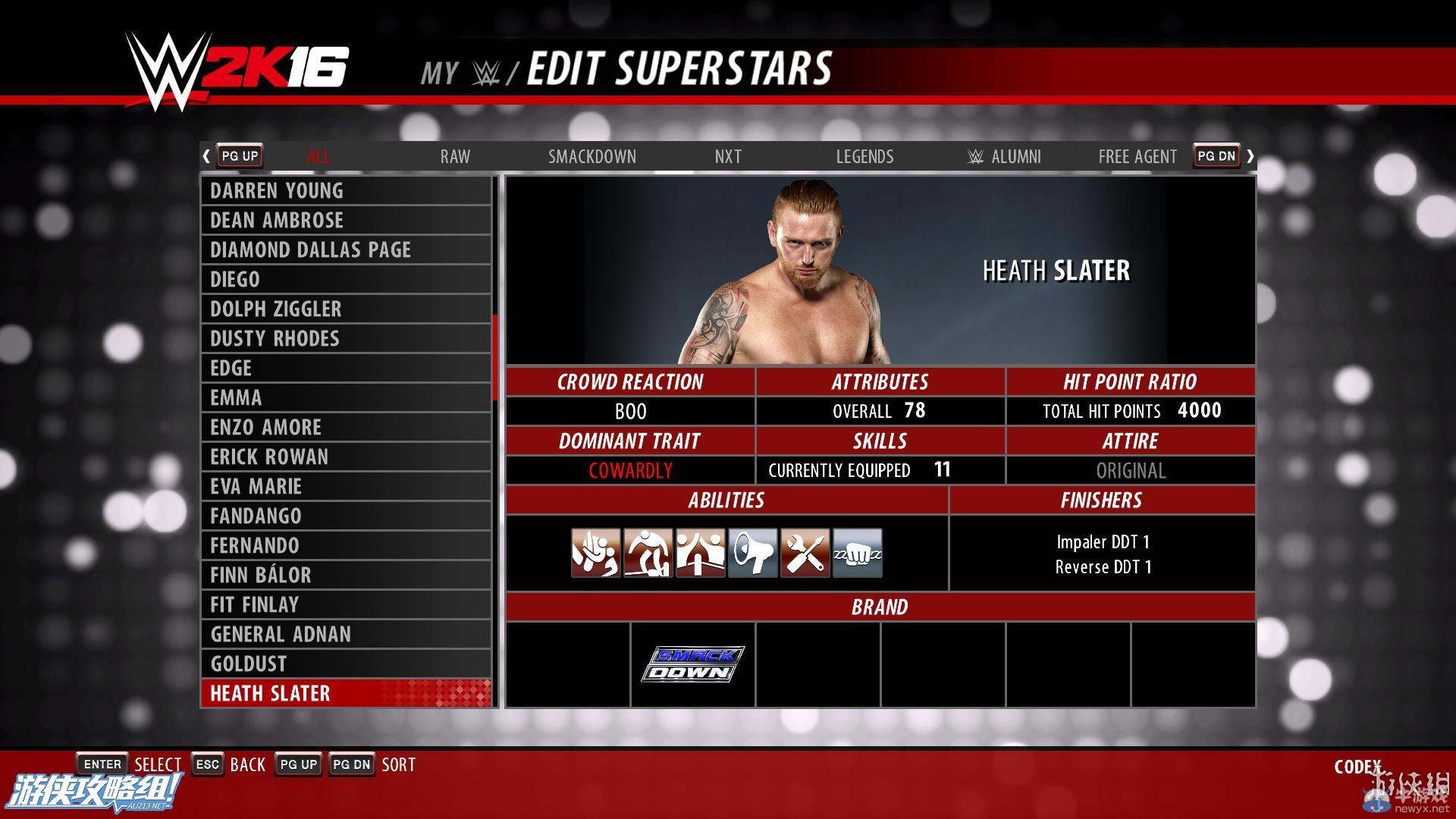Click the left chevron beside PG UP
Screen dimensions: 1456x819
tap(206, 155)
